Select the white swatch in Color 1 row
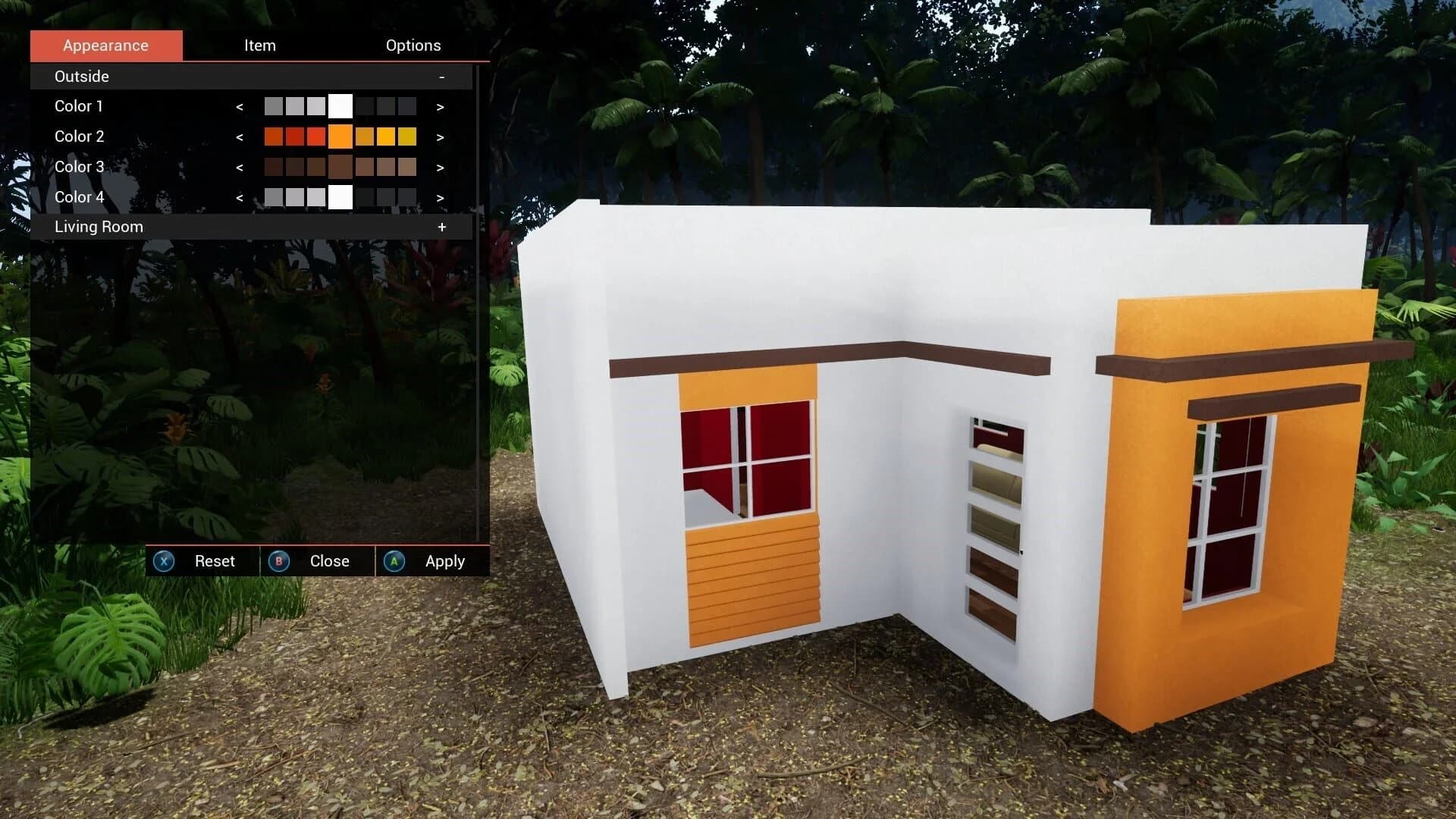 point(340,106)
